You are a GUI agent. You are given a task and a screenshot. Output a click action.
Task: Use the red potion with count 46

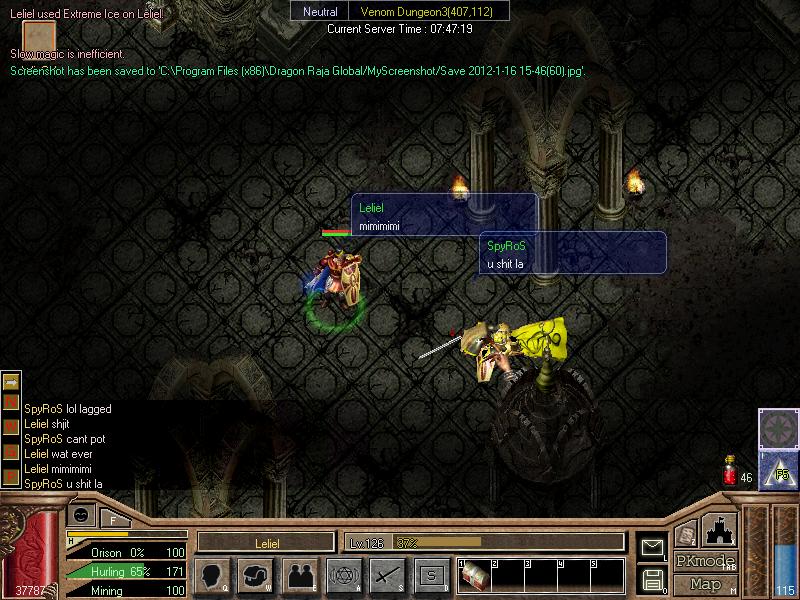point(731,469)
